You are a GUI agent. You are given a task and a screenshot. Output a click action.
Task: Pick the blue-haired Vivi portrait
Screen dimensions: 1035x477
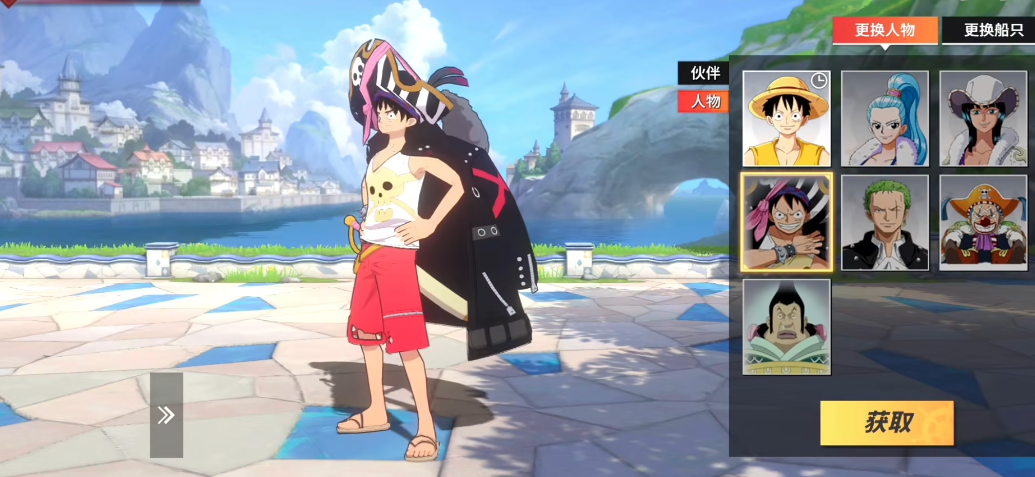[884, 119]
